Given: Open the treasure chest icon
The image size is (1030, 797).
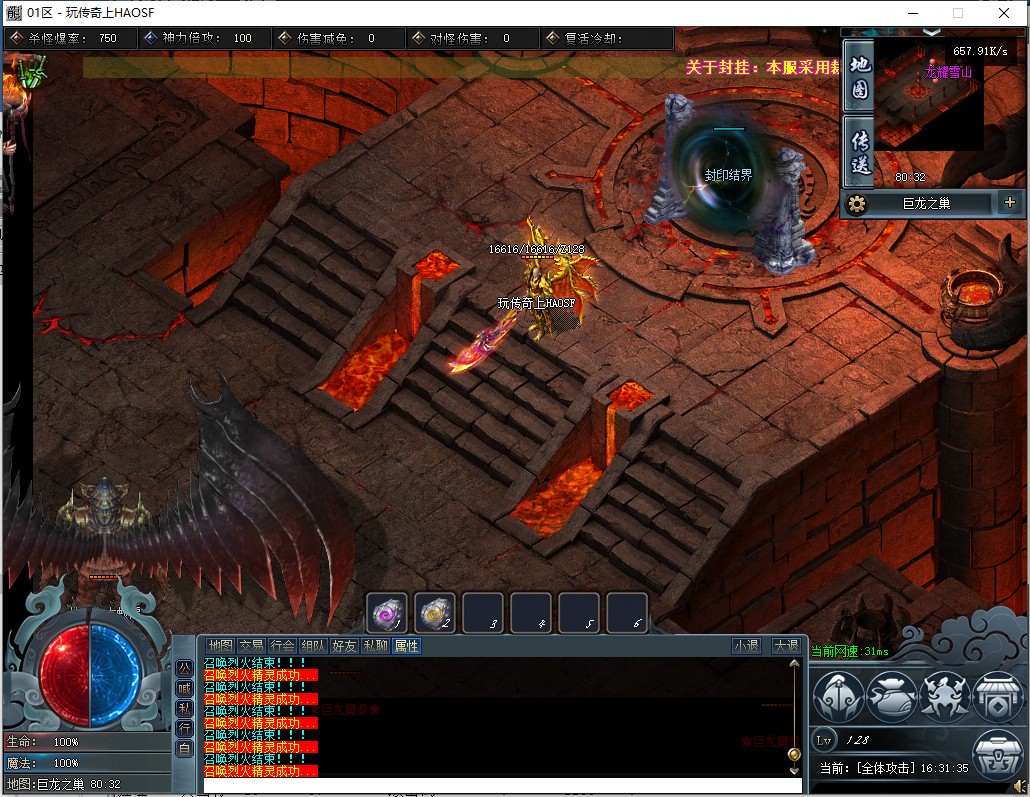Looking at the screenshot, I should (x=999, y=755).
